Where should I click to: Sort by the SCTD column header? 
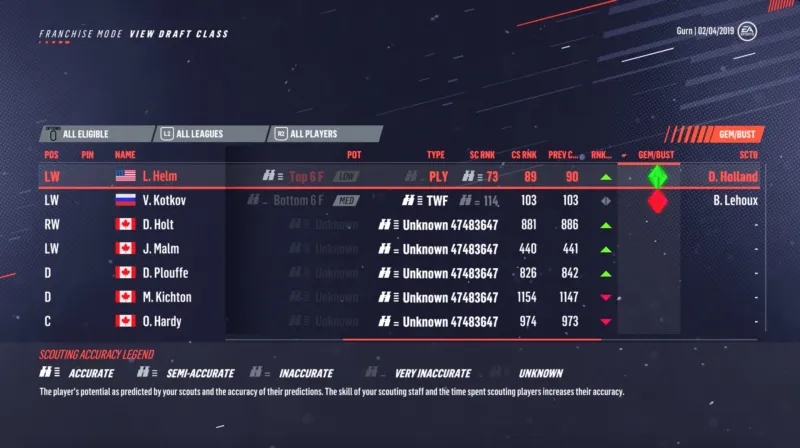tap(748, 155)
